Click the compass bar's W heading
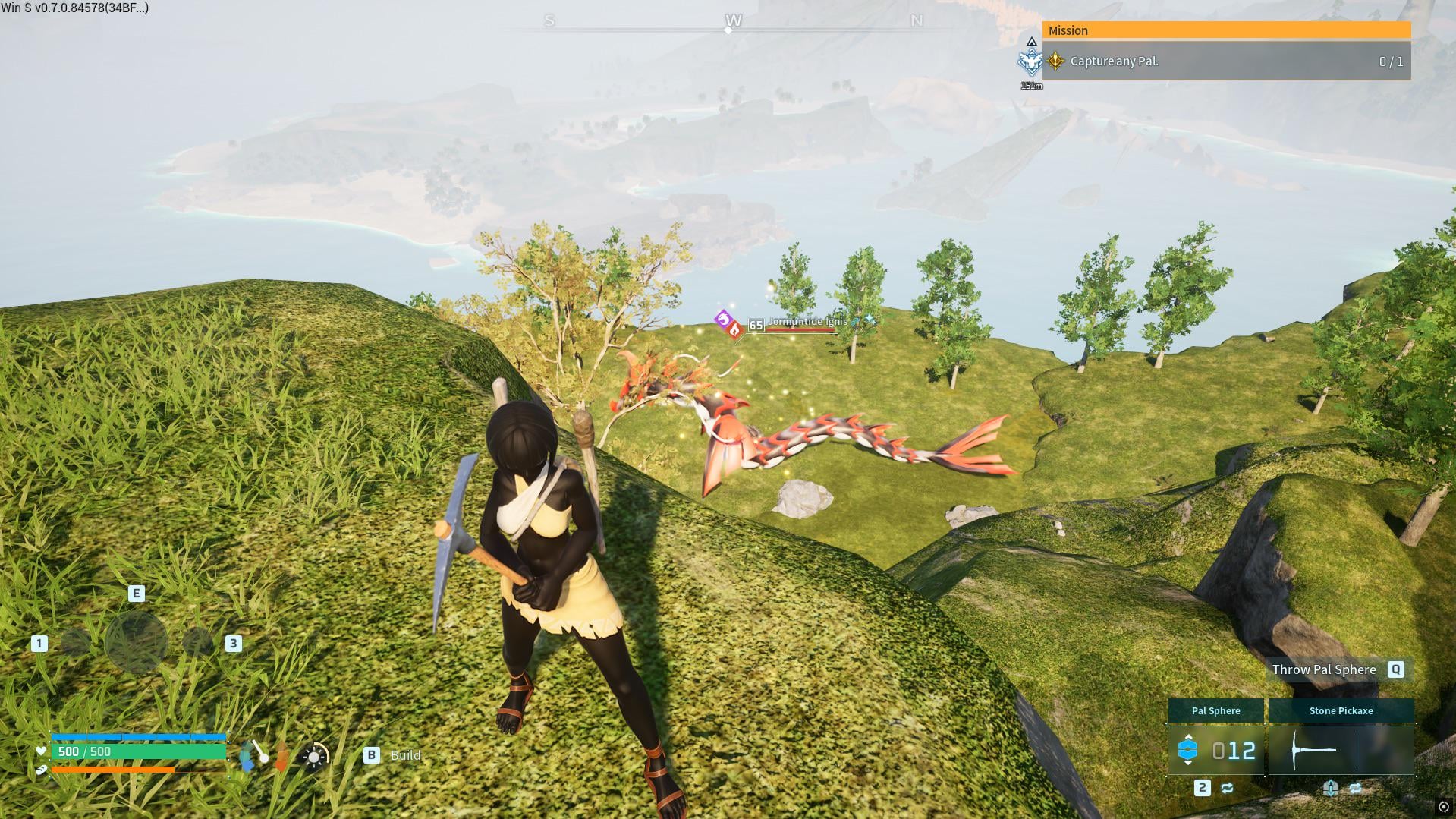 [733, 20]
